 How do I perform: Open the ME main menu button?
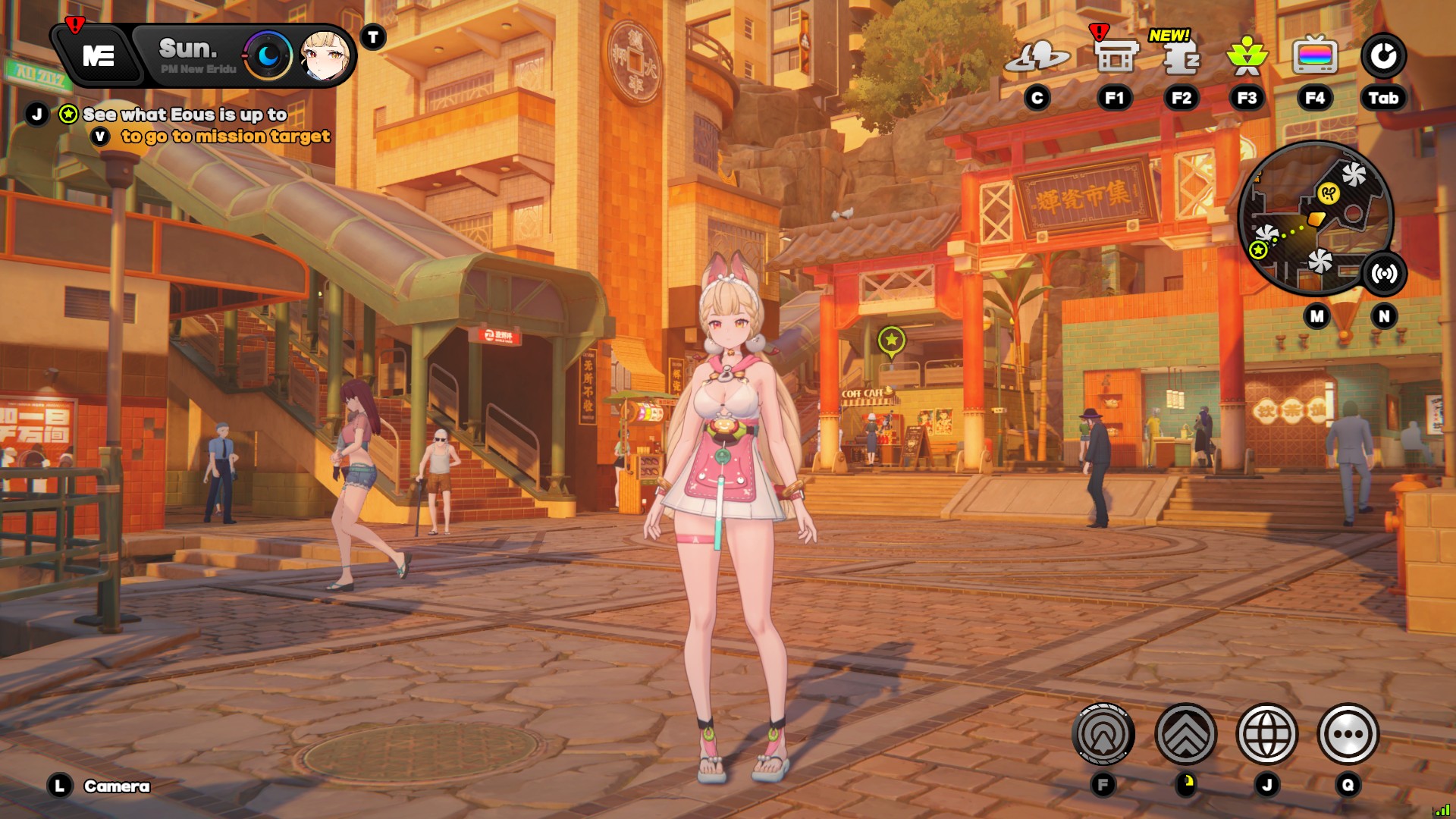point(99,56)
